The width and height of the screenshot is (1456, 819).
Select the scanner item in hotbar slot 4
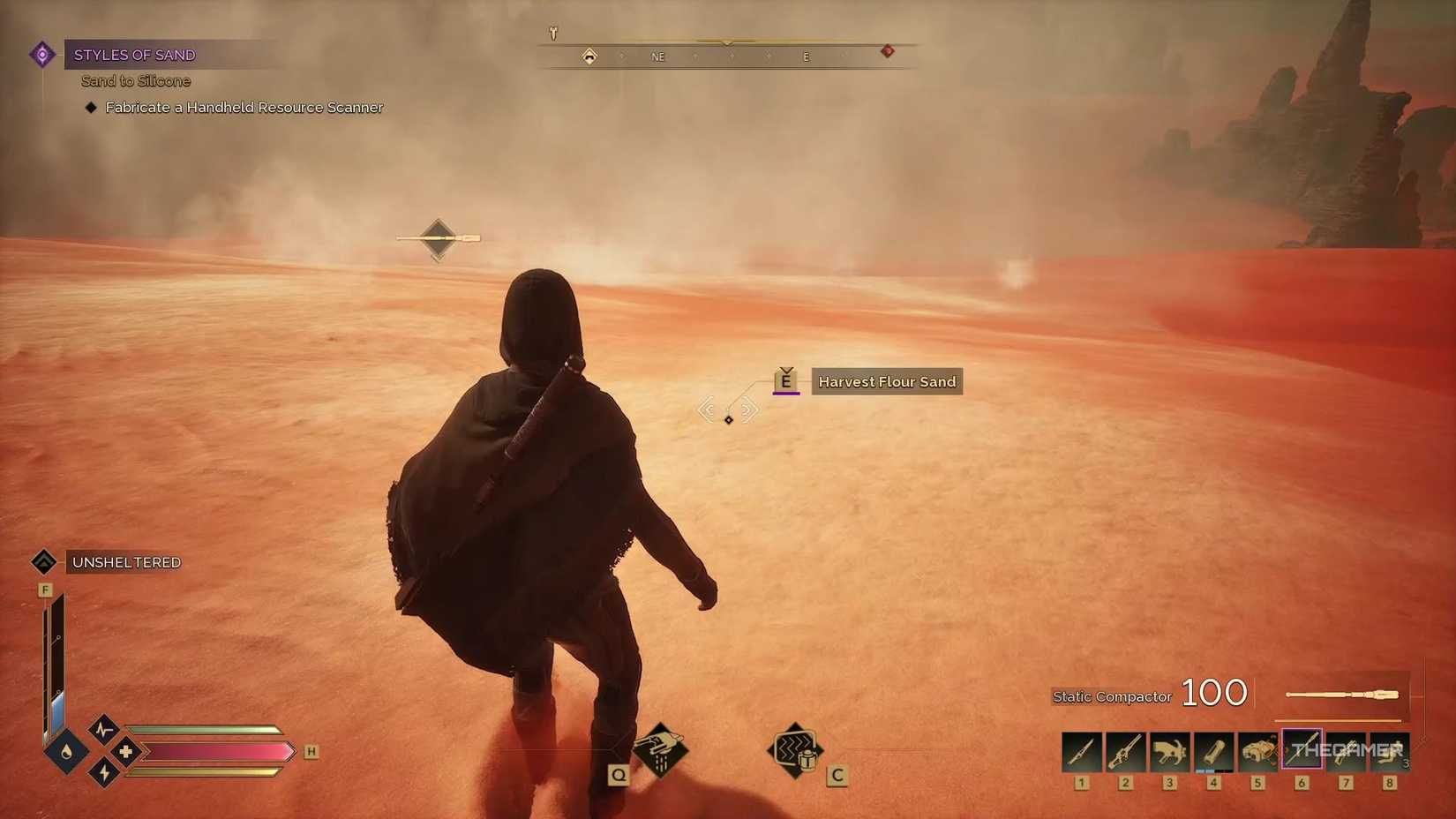tap(1213, 751)
